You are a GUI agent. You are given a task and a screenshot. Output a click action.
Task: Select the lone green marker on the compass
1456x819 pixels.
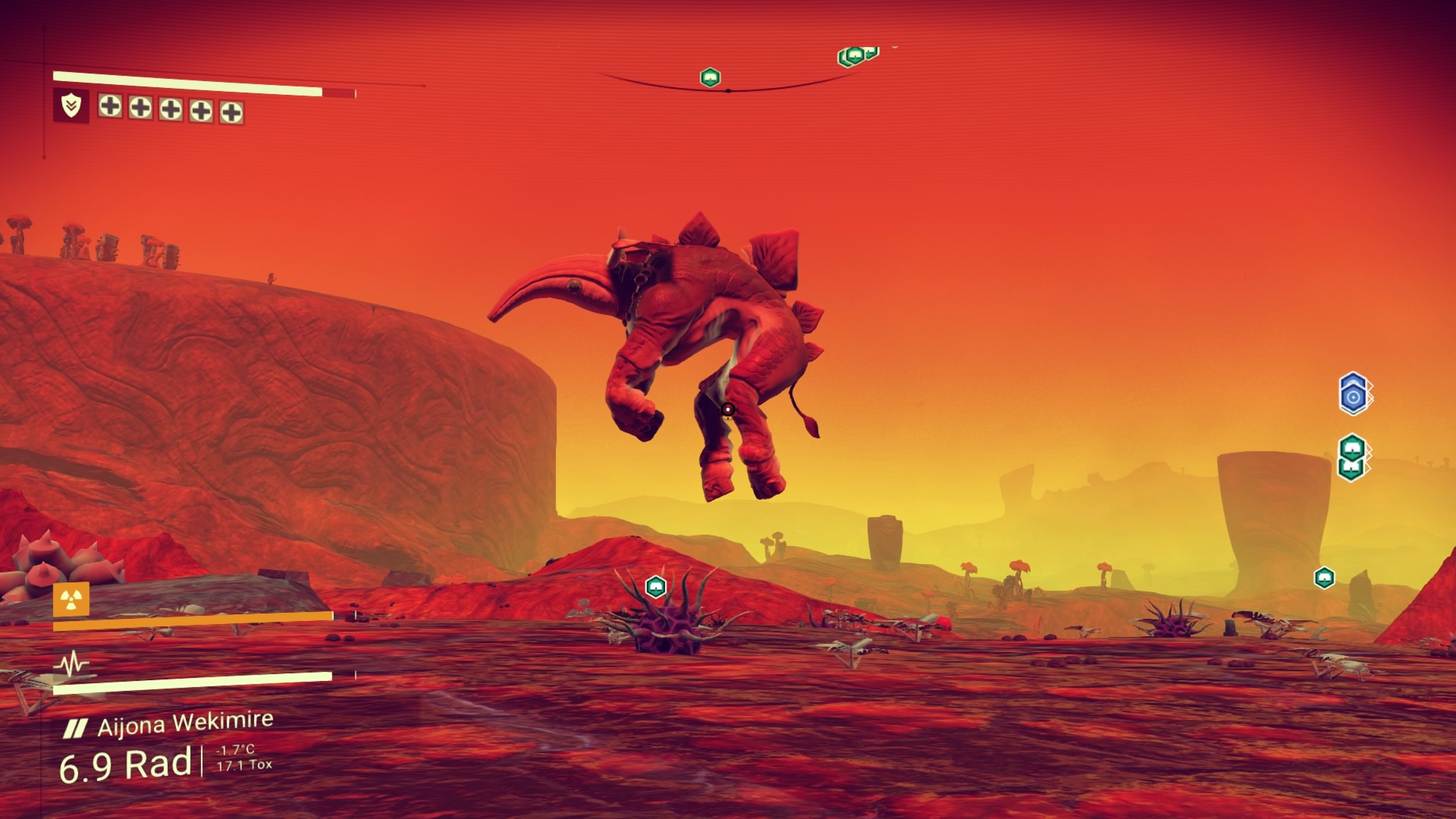coord(710,77)
